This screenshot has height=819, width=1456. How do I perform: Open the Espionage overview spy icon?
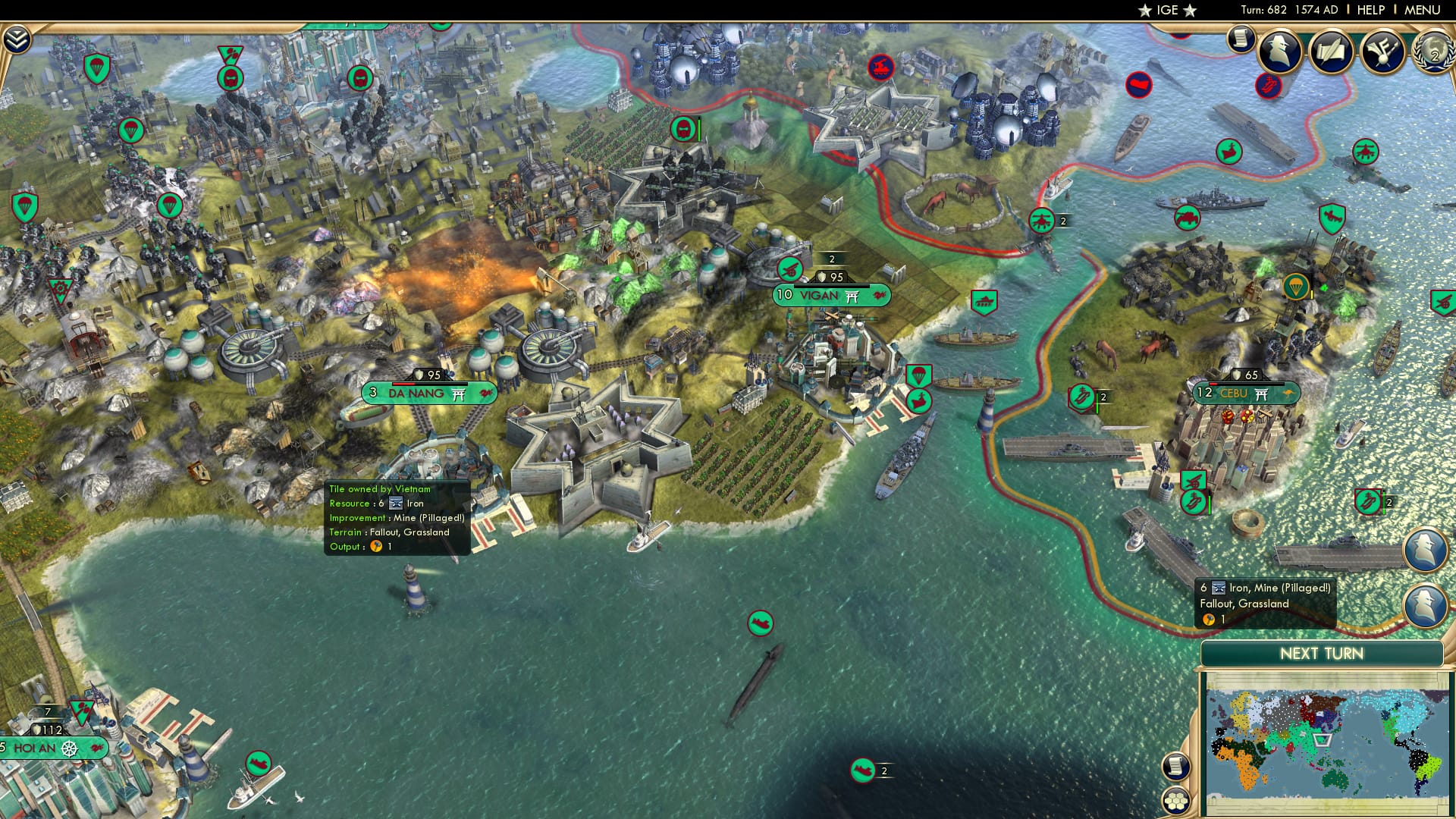point(1279,52)
